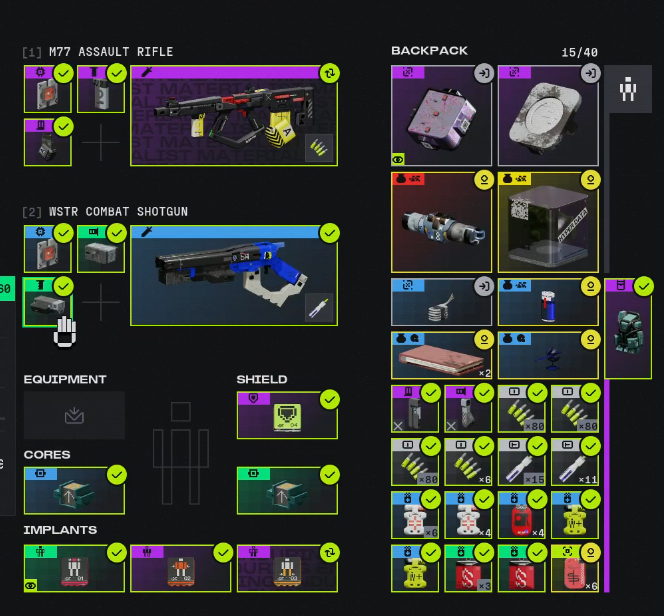
Task: Select the cylindrical grenade-like backpack item
Action: (441, 223)
